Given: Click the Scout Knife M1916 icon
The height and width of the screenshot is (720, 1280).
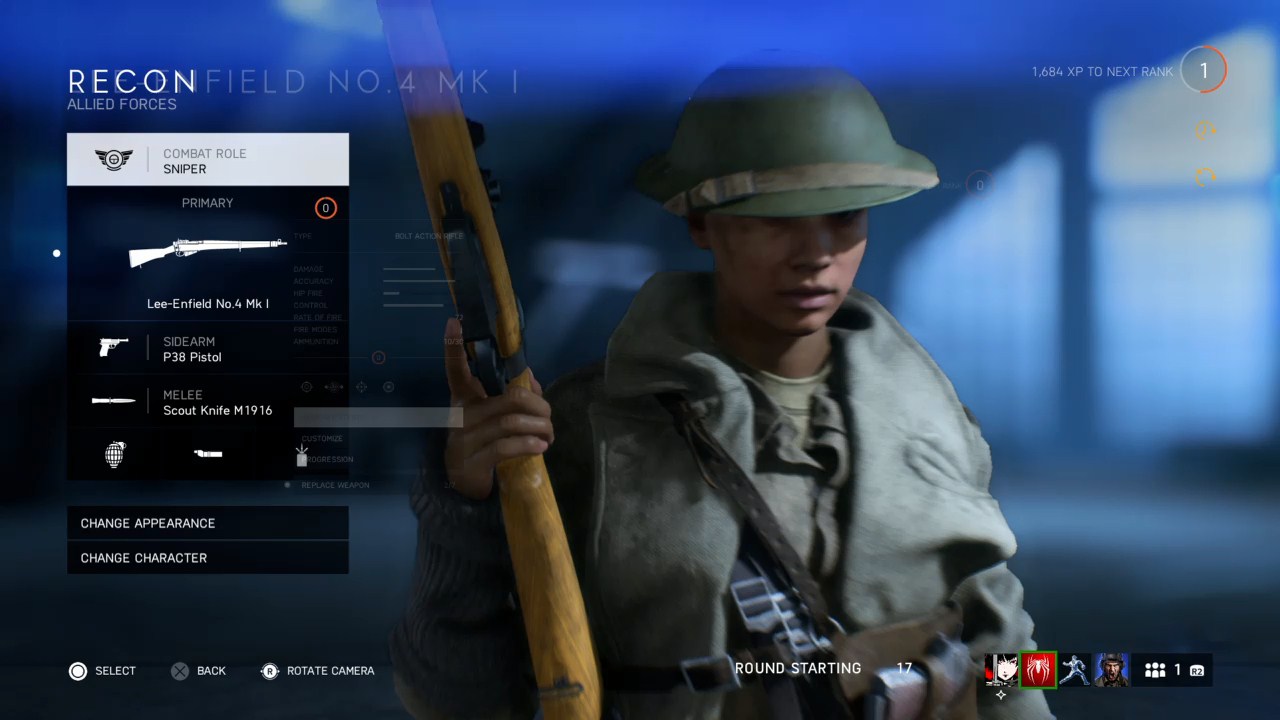Looking at the screenshot, I should pyautogui.click(x=113, y=401).
